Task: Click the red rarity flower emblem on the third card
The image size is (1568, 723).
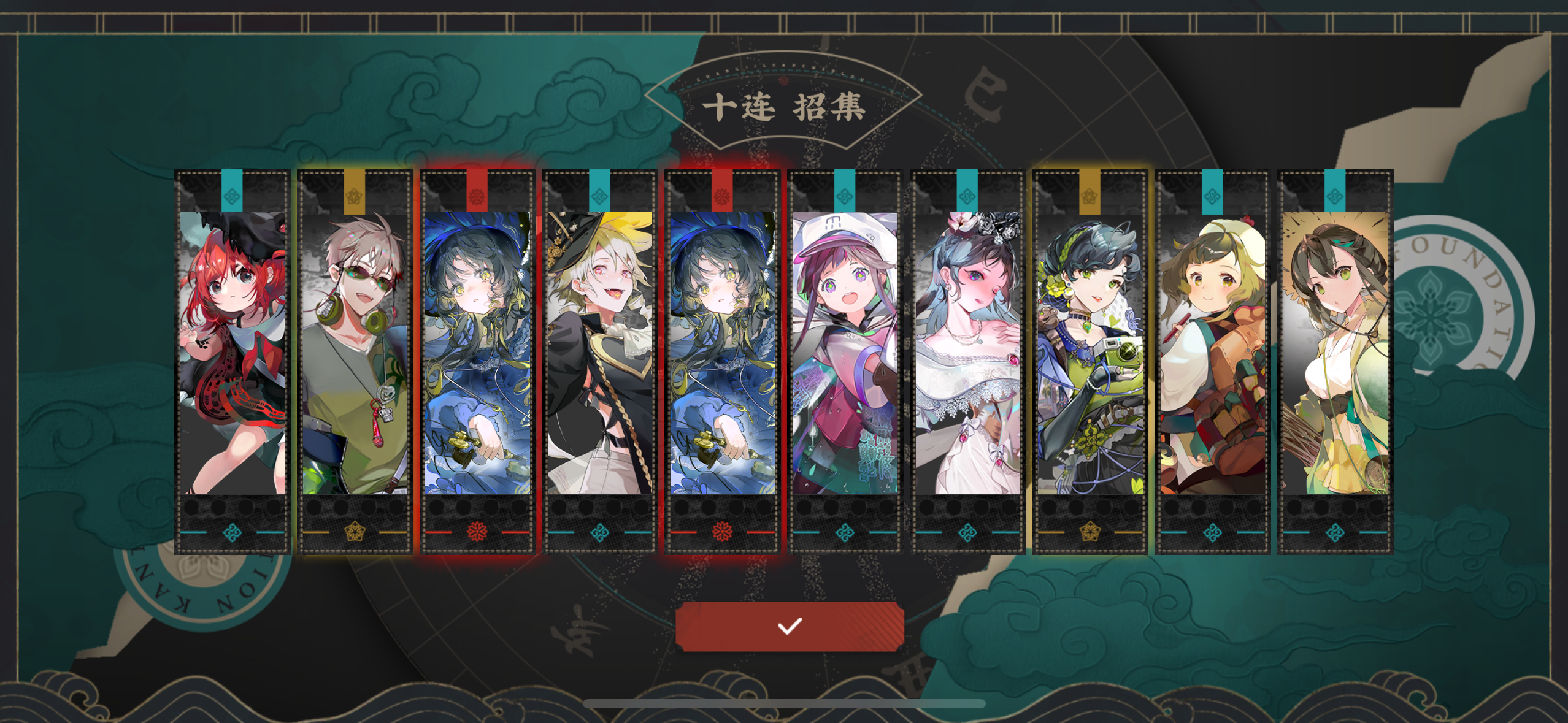Action: click(x=477, y=534)
